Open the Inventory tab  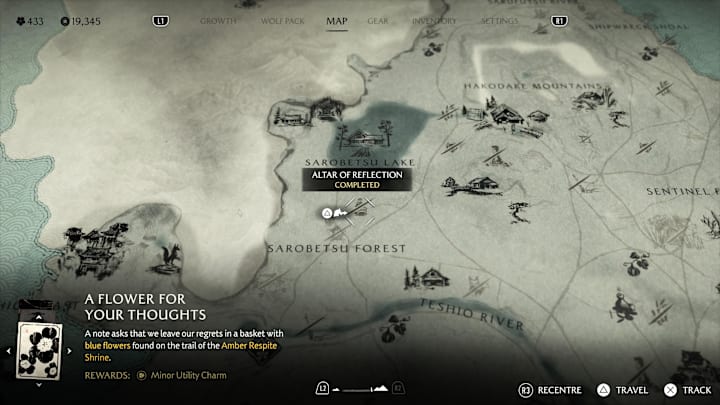coord(432,20)
